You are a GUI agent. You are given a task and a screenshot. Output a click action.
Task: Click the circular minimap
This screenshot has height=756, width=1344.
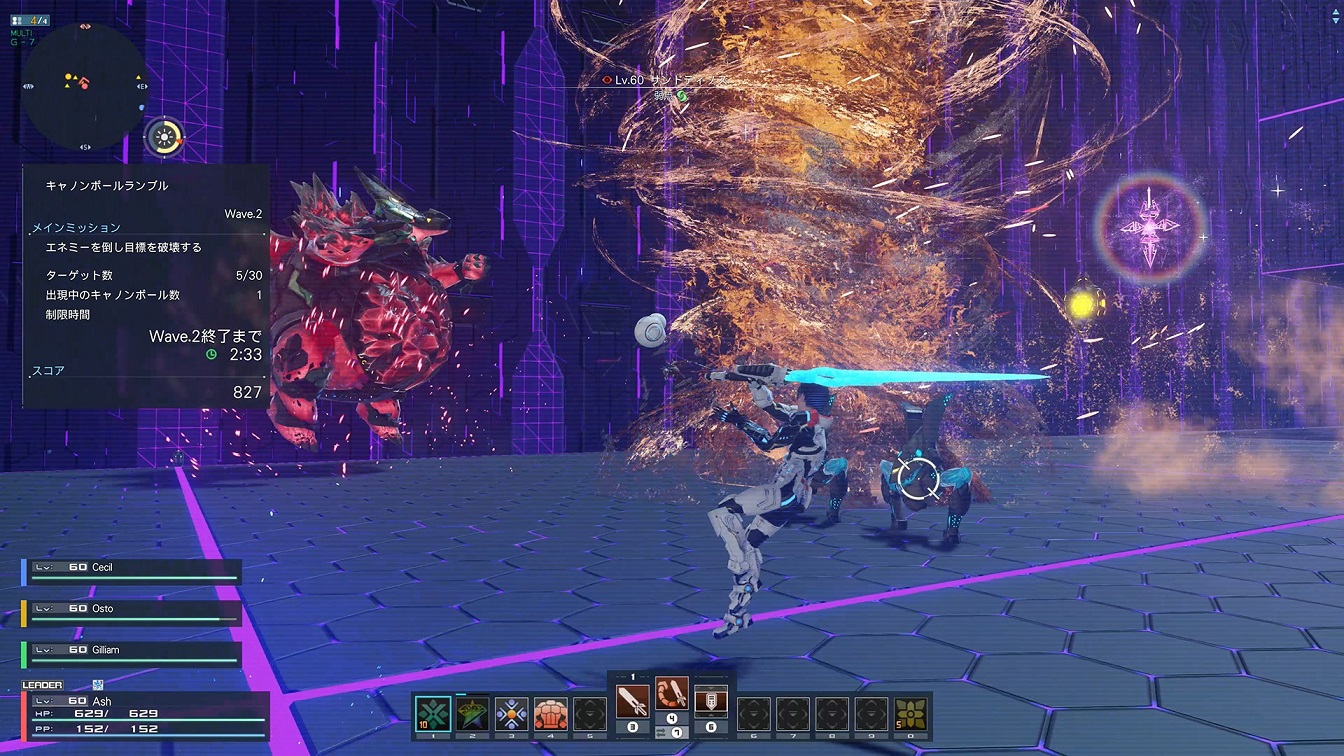click(84, 87)
